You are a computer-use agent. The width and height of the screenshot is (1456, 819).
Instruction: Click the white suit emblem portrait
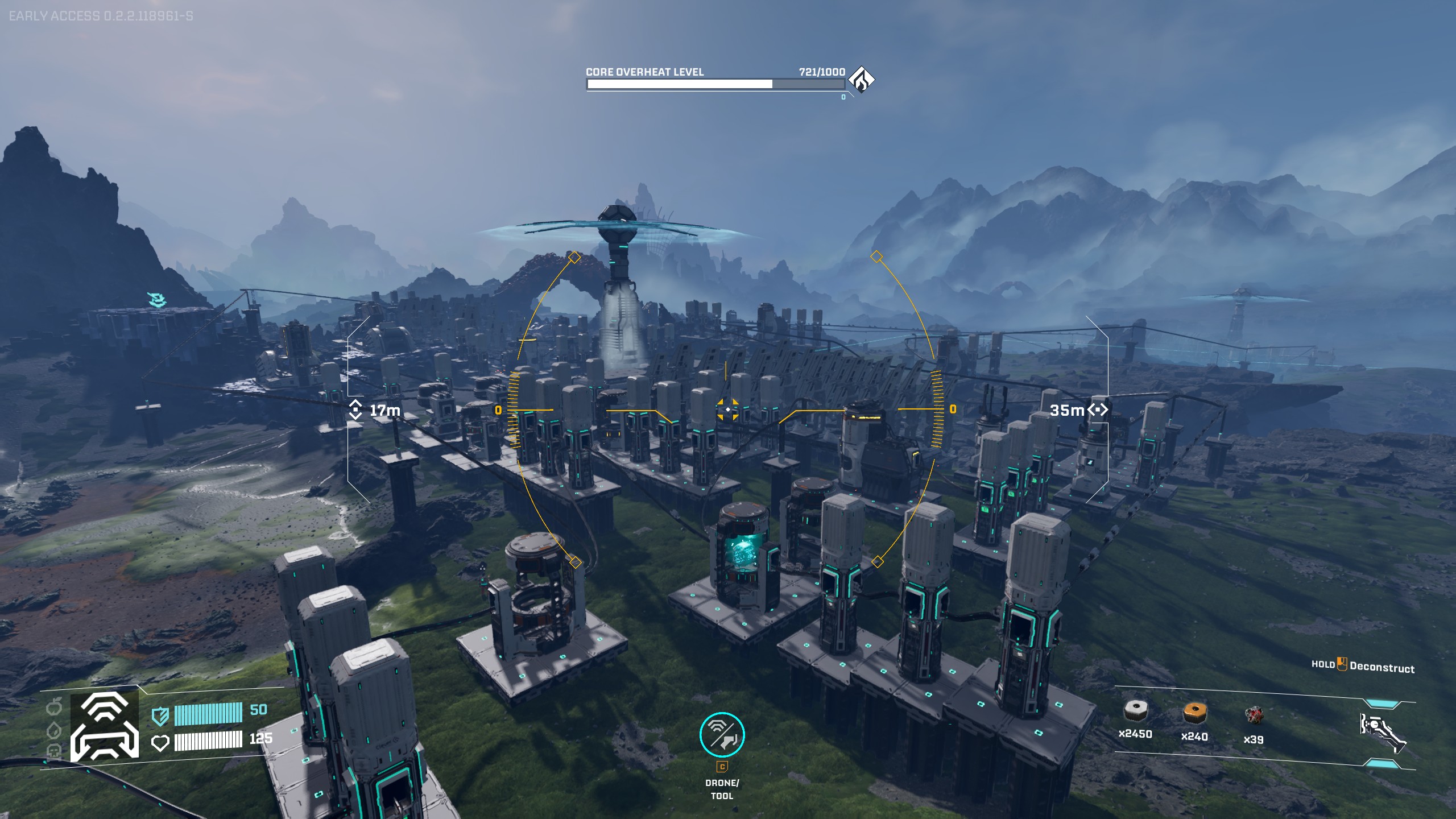click(x=105, y=727)
